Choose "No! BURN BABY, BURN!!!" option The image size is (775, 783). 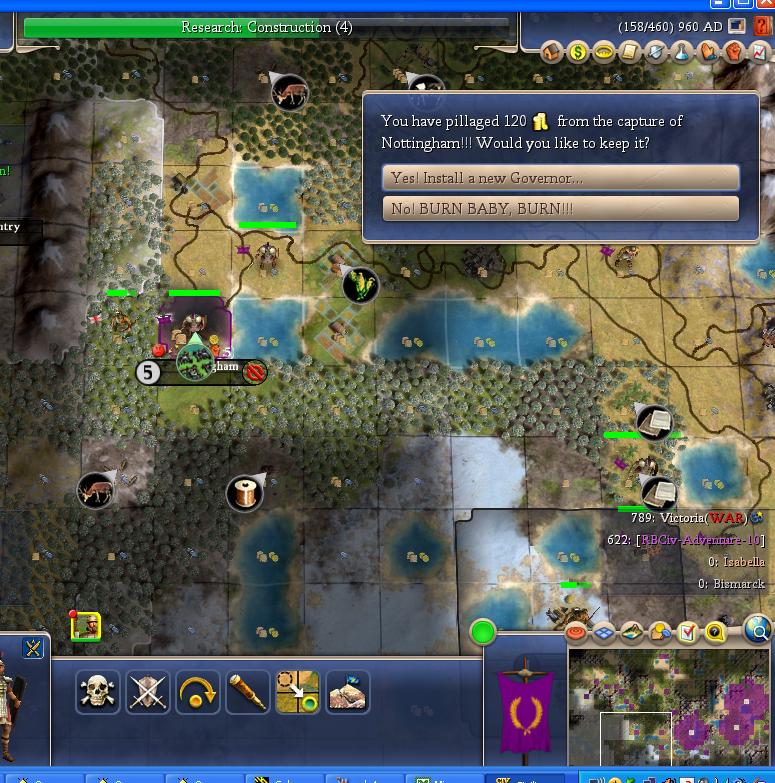pos(560,209)
